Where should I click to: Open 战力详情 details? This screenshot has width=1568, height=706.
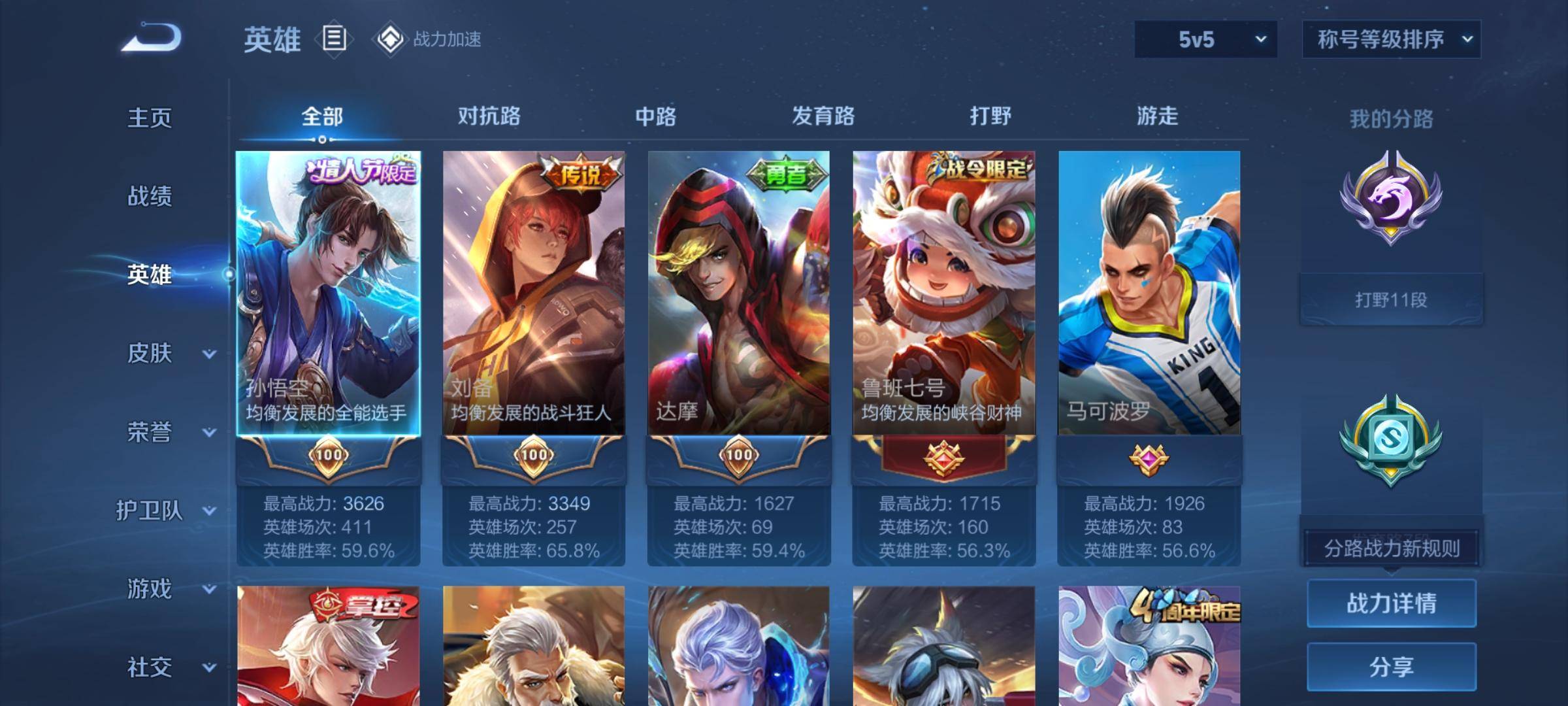click(x=1391, y=603)
